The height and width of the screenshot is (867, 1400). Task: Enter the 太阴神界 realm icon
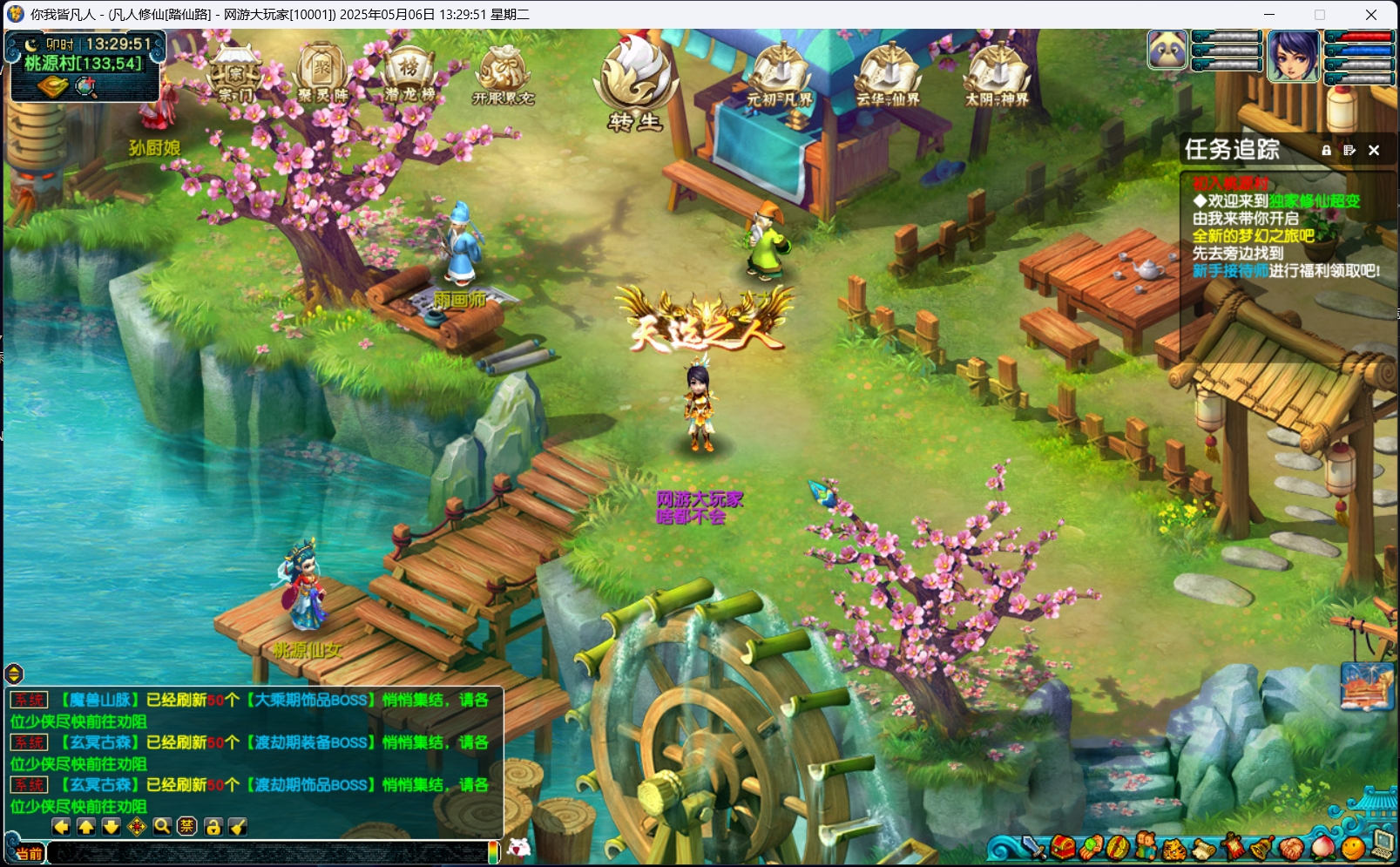(x=997, y=75)
